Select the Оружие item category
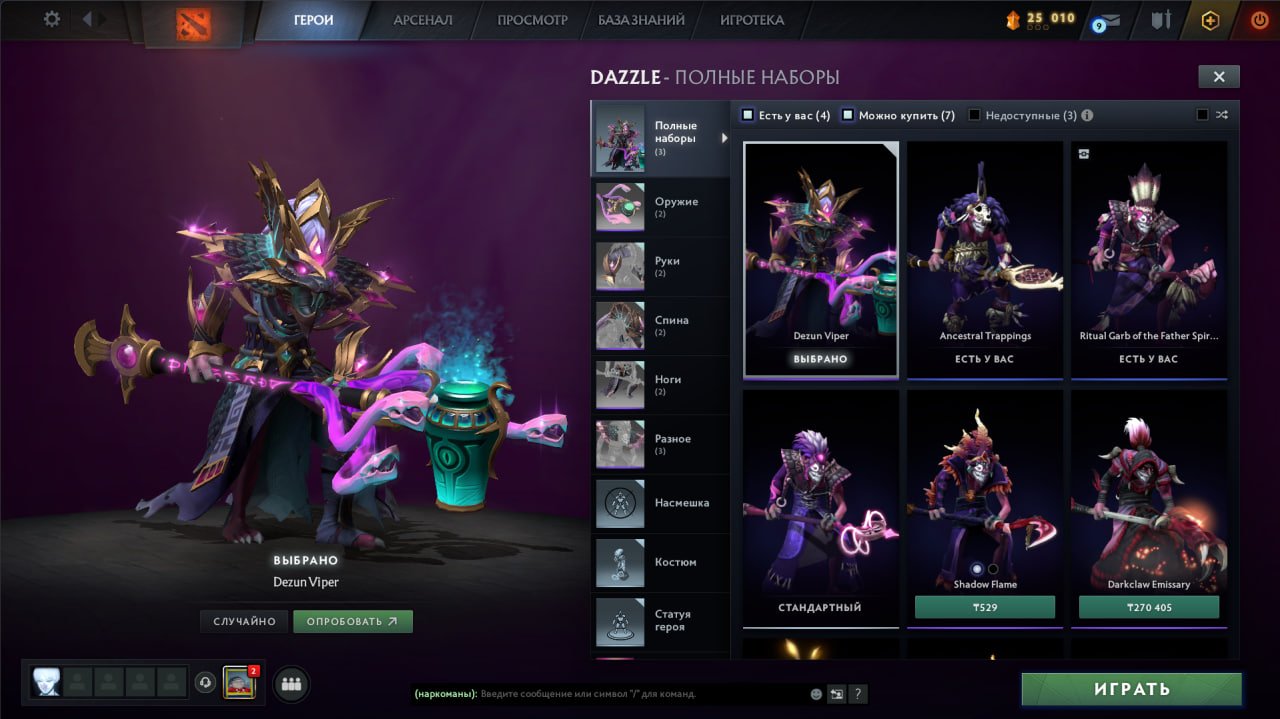The height and width of the screenshot is (719, 1280). point(660,207)
